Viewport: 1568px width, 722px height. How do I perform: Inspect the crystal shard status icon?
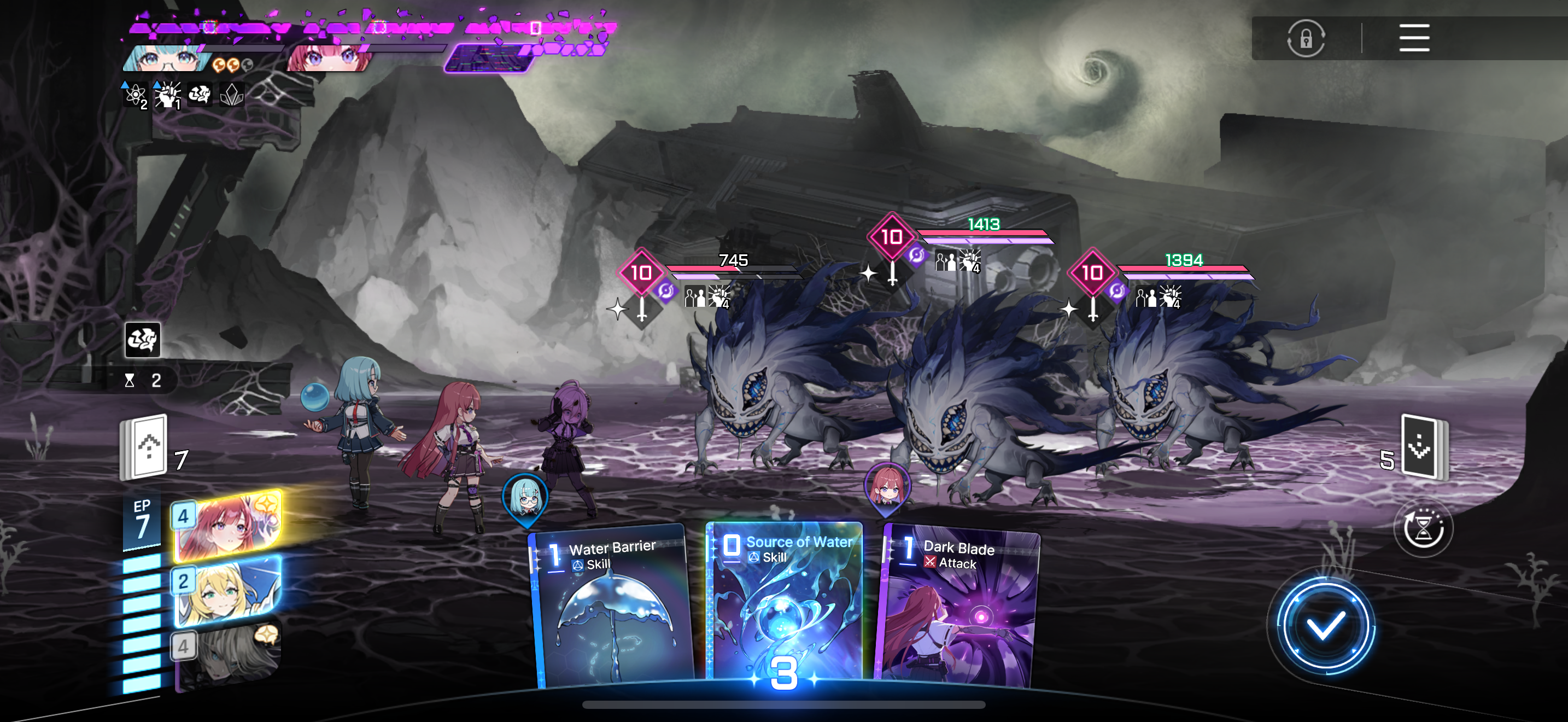pos(232,95)
